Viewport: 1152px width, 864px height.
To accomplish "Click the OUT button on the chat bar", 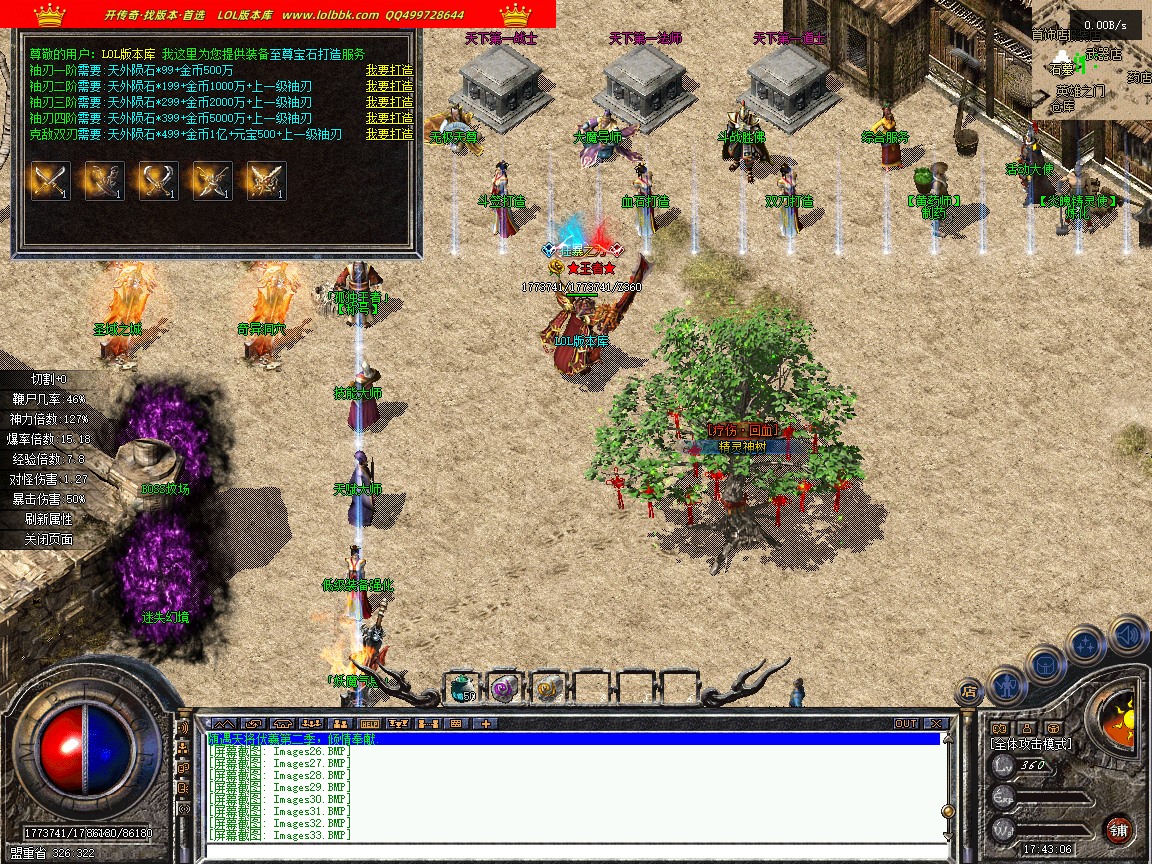I will (905, 723).
